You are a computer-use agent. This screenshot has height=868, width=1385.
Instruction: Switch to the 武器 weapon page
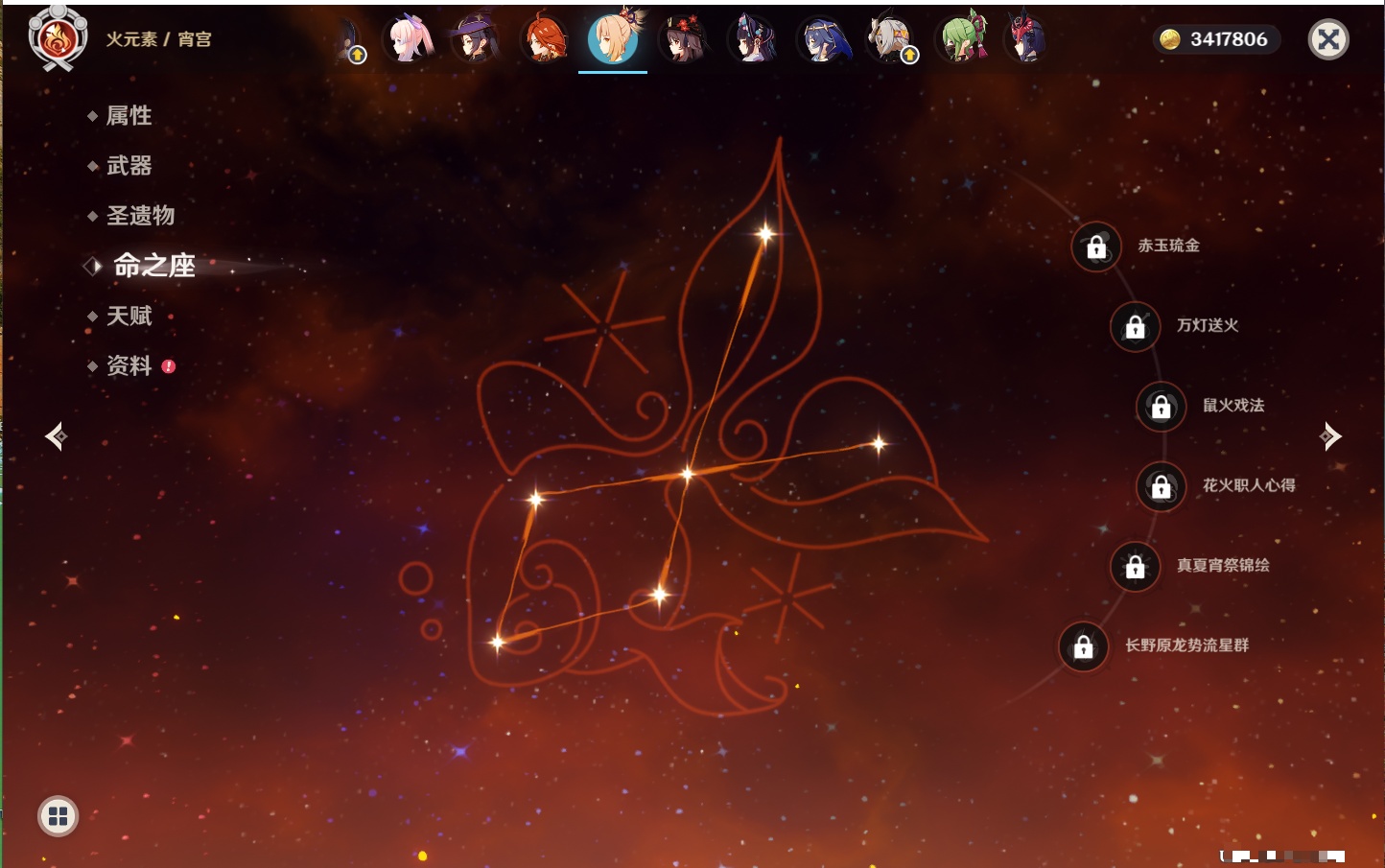(x=129, y=166)
